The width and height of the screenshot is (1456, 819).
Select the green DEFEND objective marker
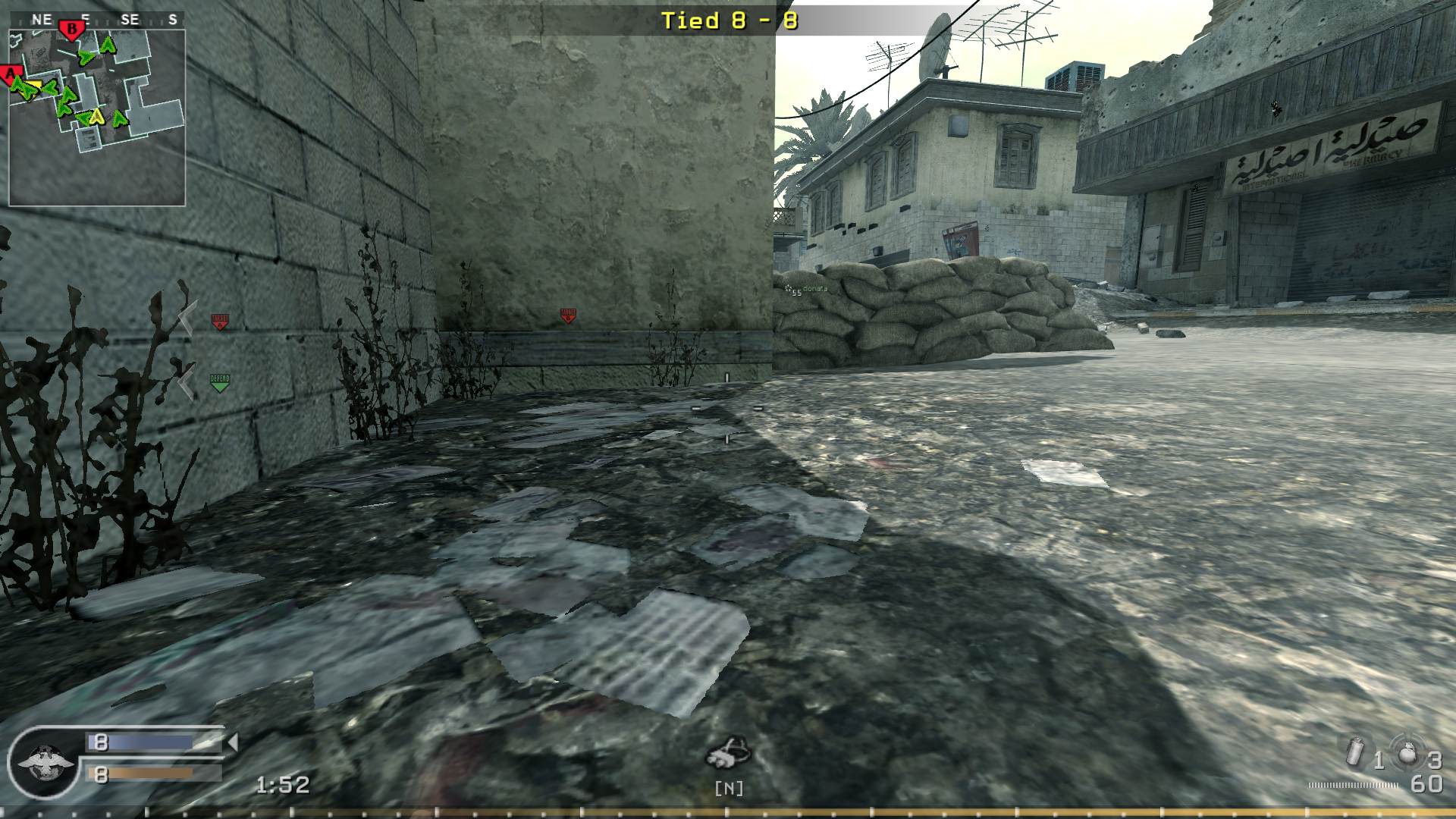coord(219,381)
